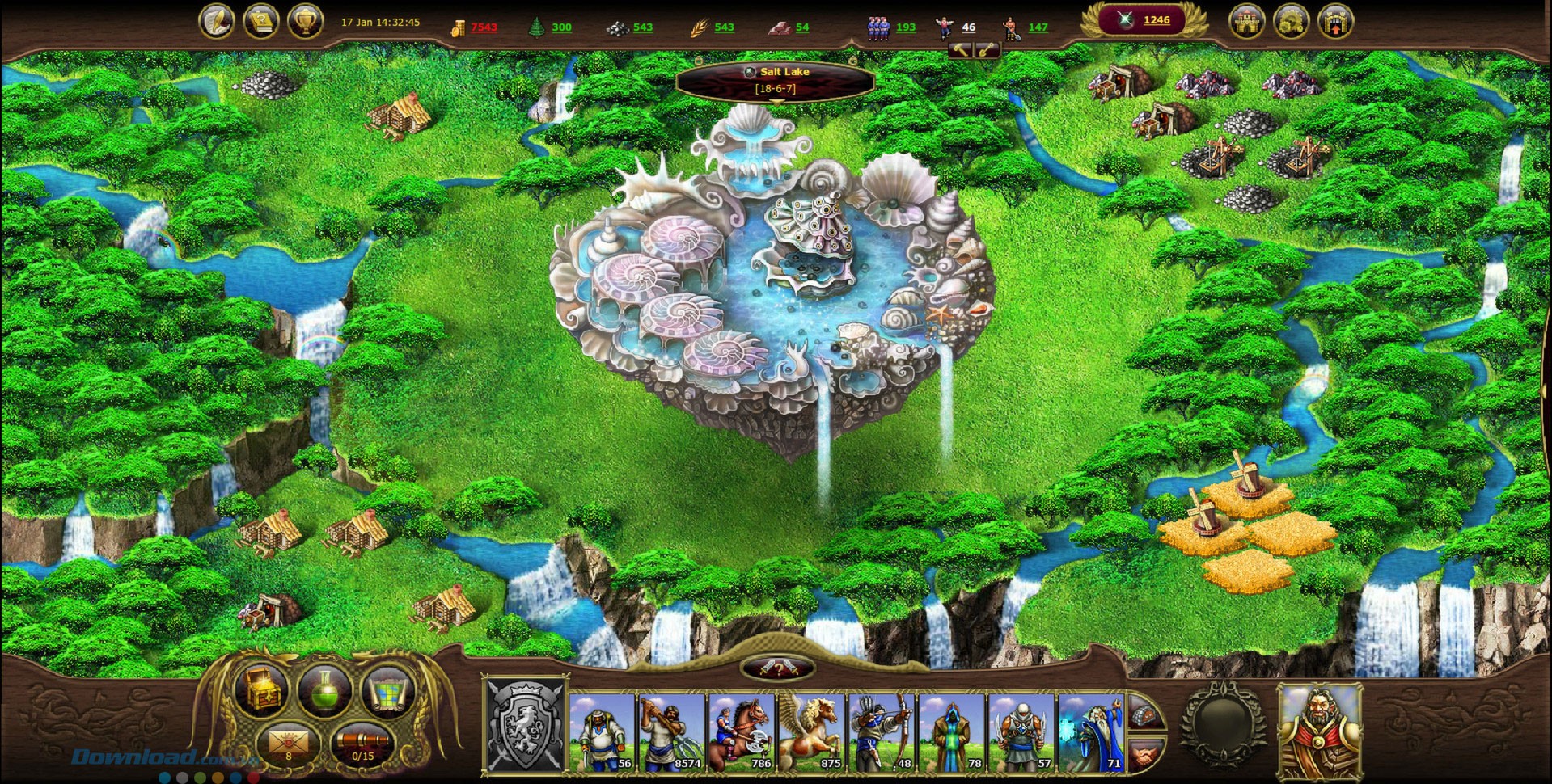Open the castle view button
The width and height of the screenshot is (1552, 784).
click(1246, 22)
